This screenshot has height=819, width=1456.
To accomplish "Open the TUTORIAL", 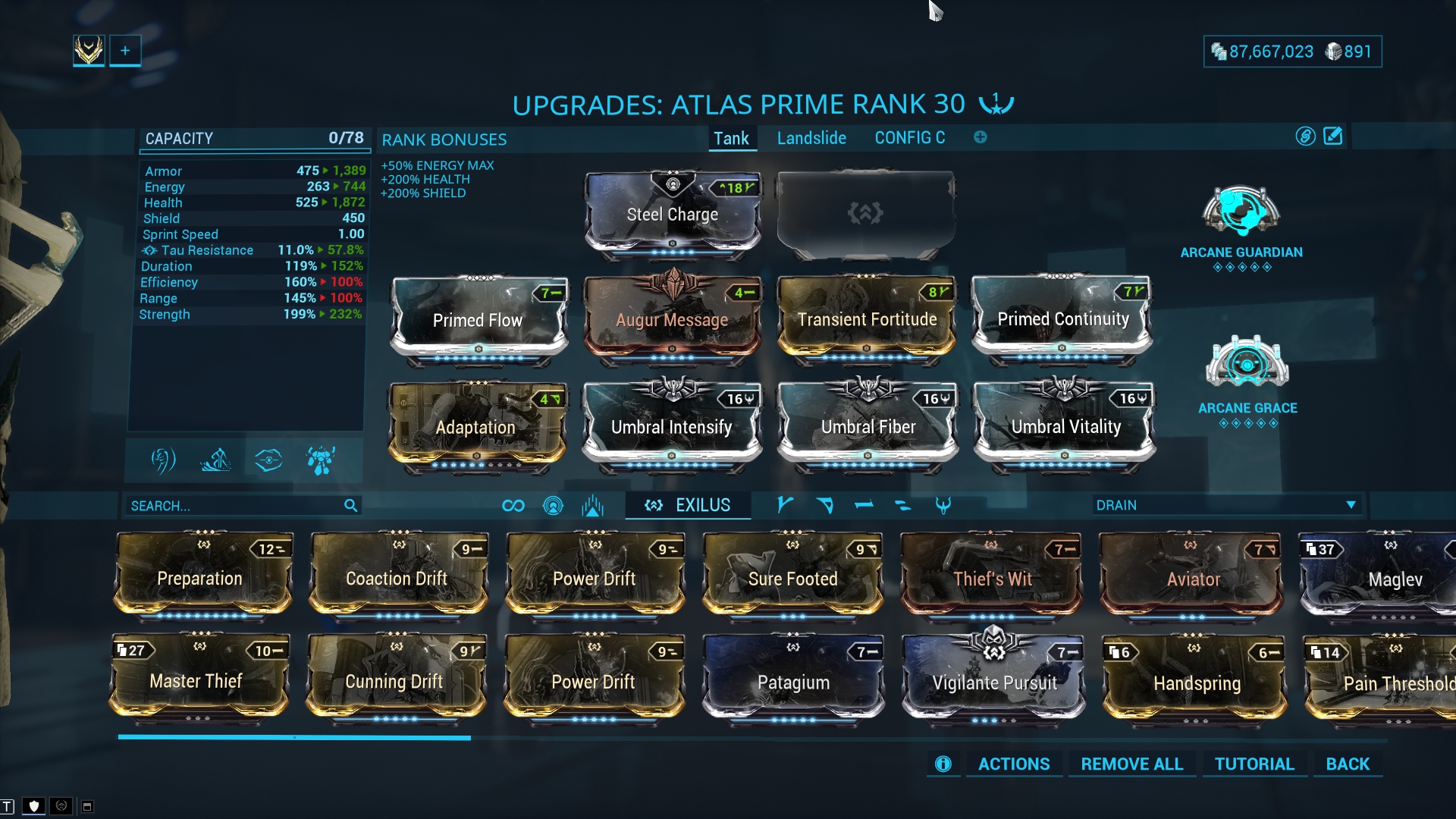I will pos(1254,764).
